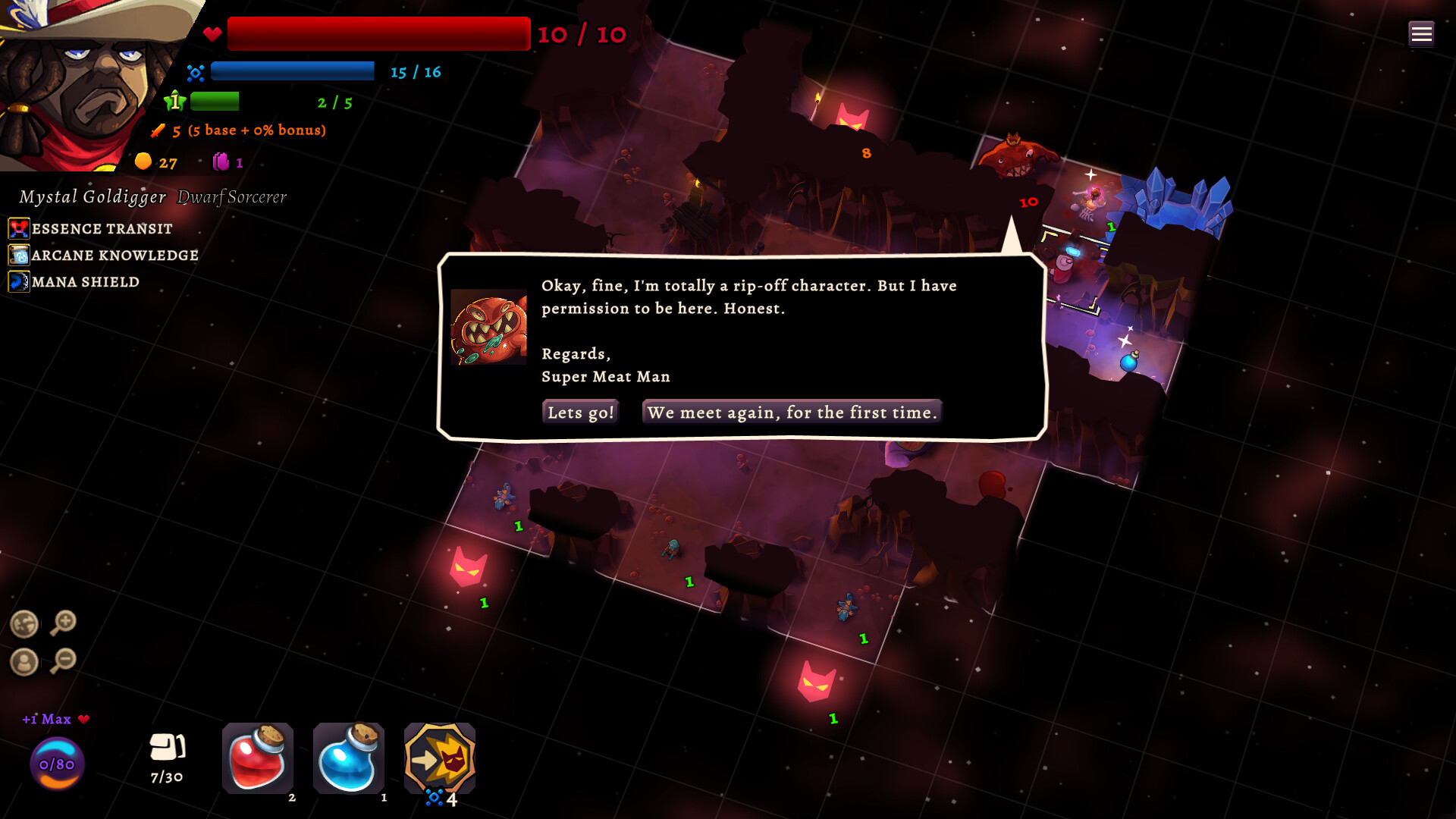Pick 'We meet again, for the first time.'
Image resolution: width=1456 pixels, height=819 pixels.
792,412
